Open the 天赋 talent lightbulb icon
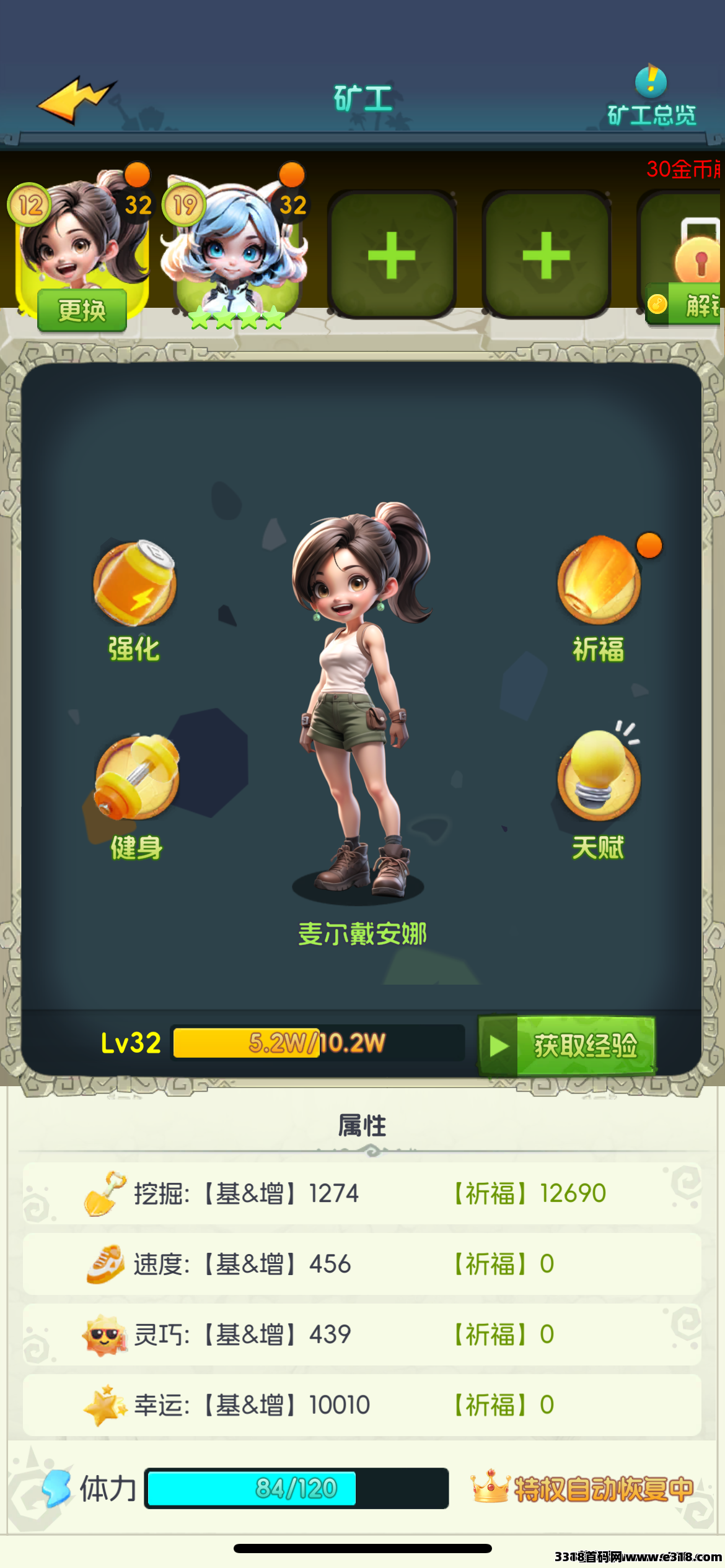This screenshot has width=725, height=1568. pos(599,775)
